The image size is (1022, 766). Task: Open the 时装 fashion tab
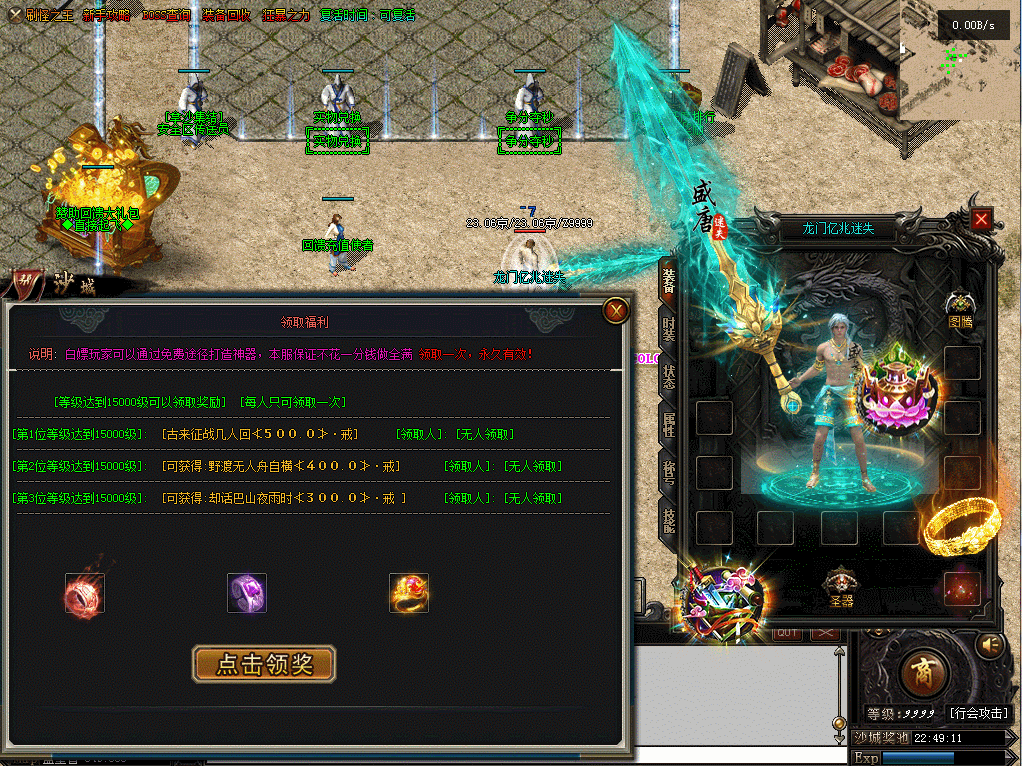(x=668, y=329)
